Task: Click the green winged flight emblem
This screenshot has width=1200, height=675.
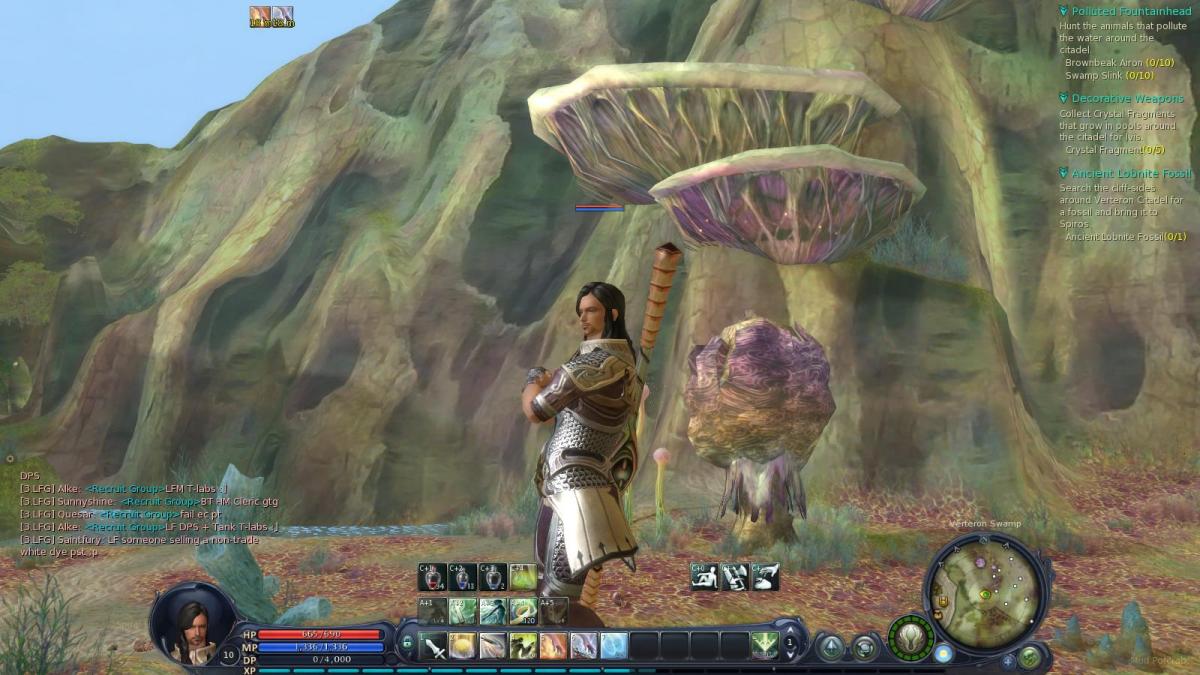Action: point(910,636)
